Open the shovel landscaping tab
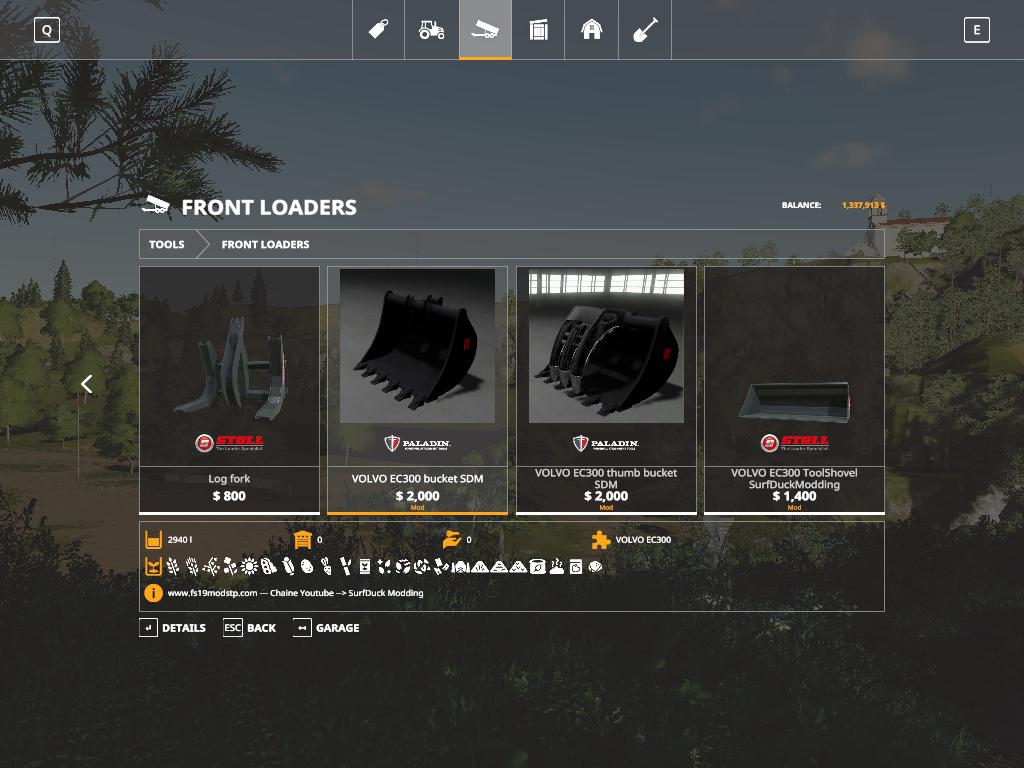1024x768 pixels. (645, 30)
